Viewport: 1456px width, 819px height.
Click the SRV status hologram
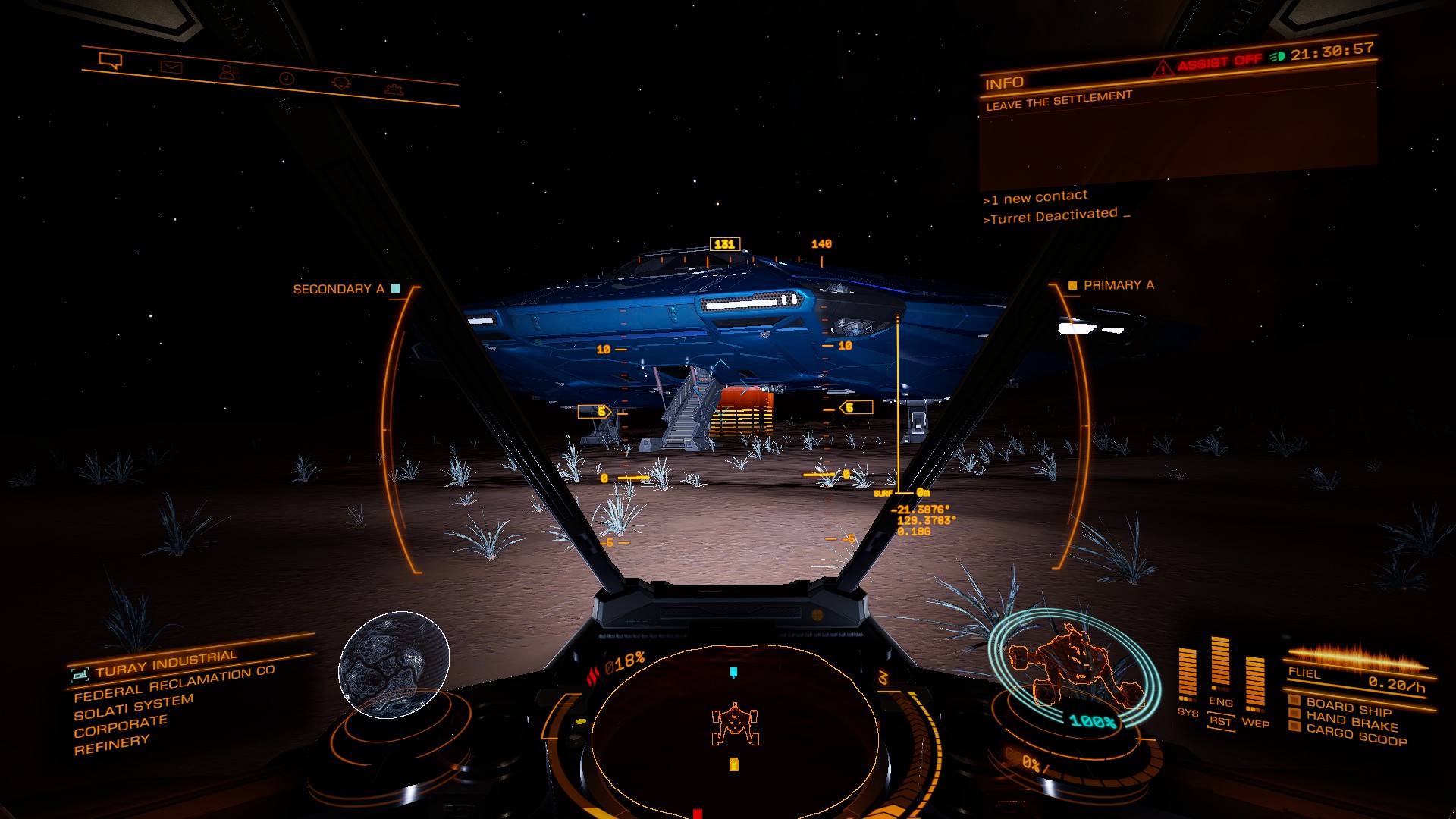tap(1075, 670)
